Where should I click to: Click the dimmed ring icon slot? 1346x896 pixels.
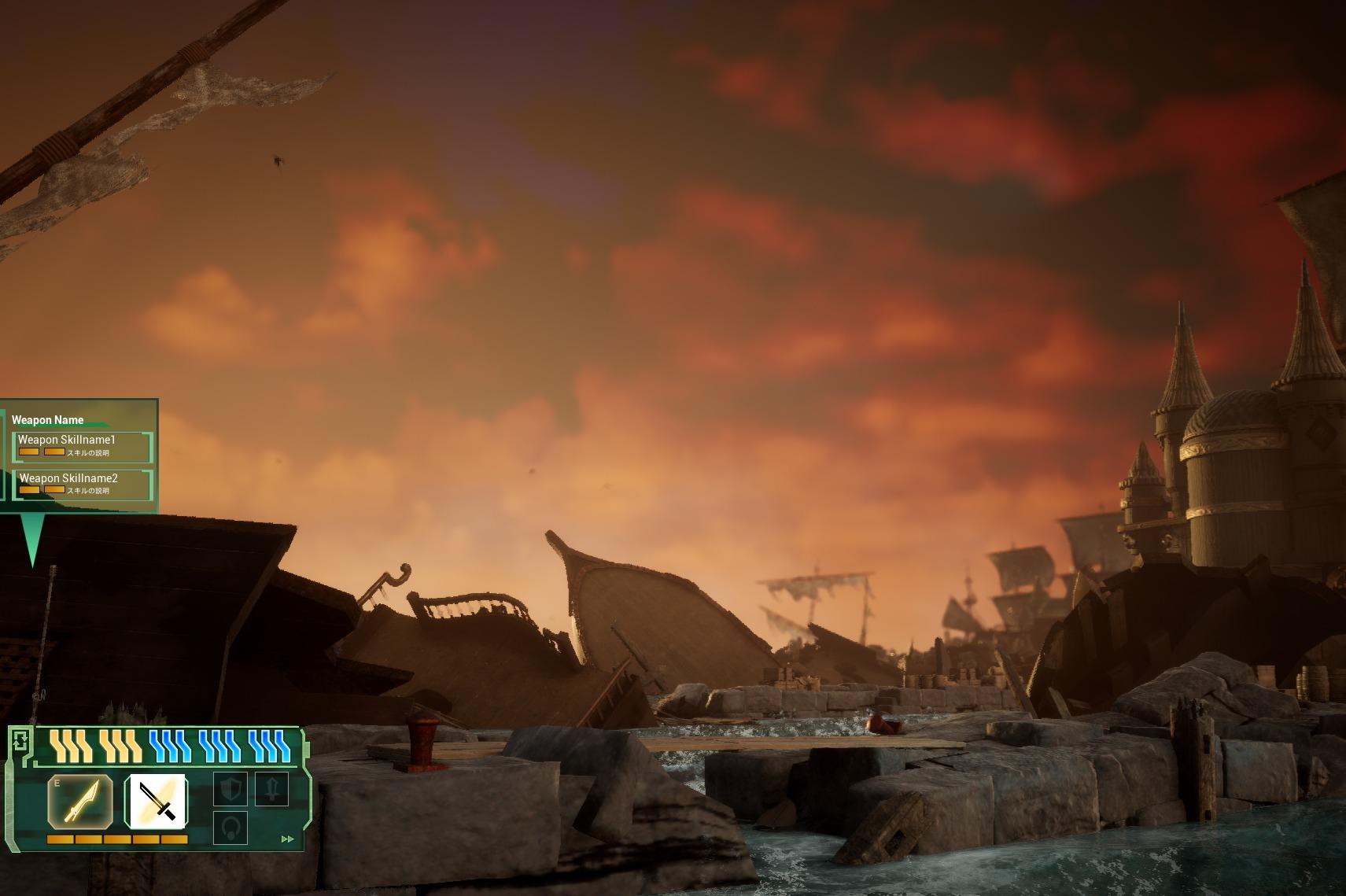pos(230,828)
